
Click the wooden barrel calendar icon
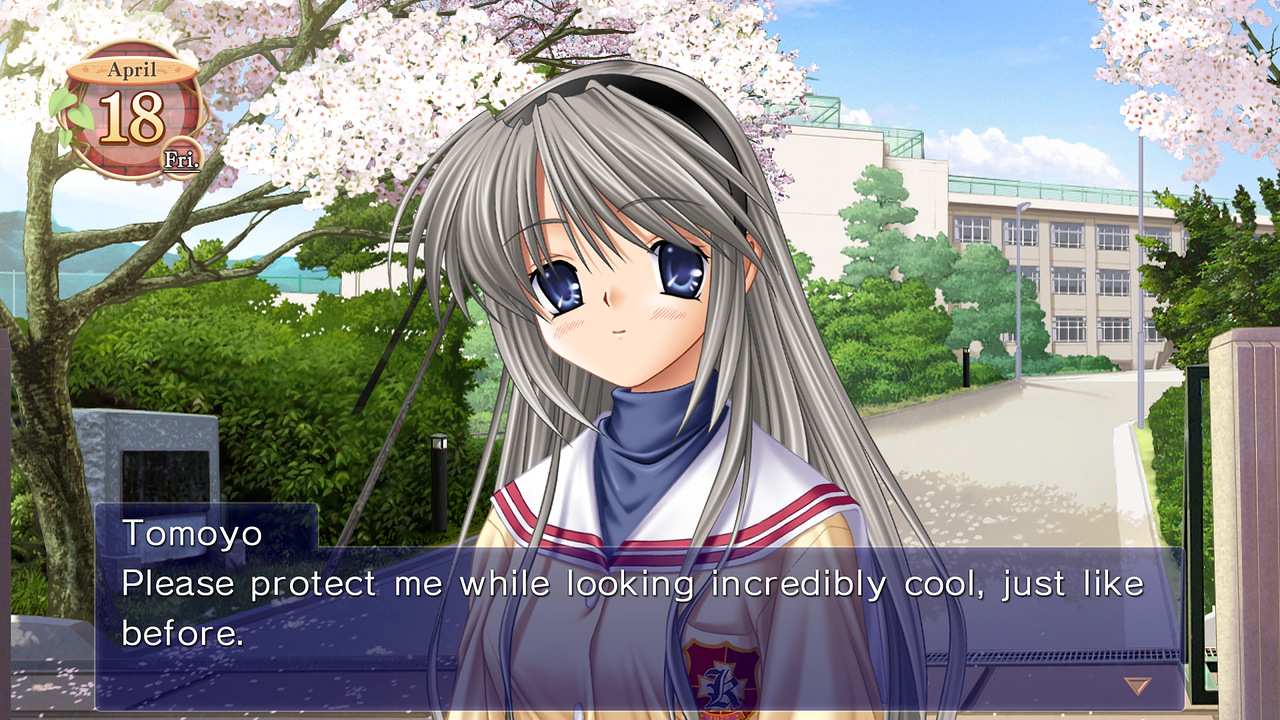pyautogui.click(x=133, y=110)
